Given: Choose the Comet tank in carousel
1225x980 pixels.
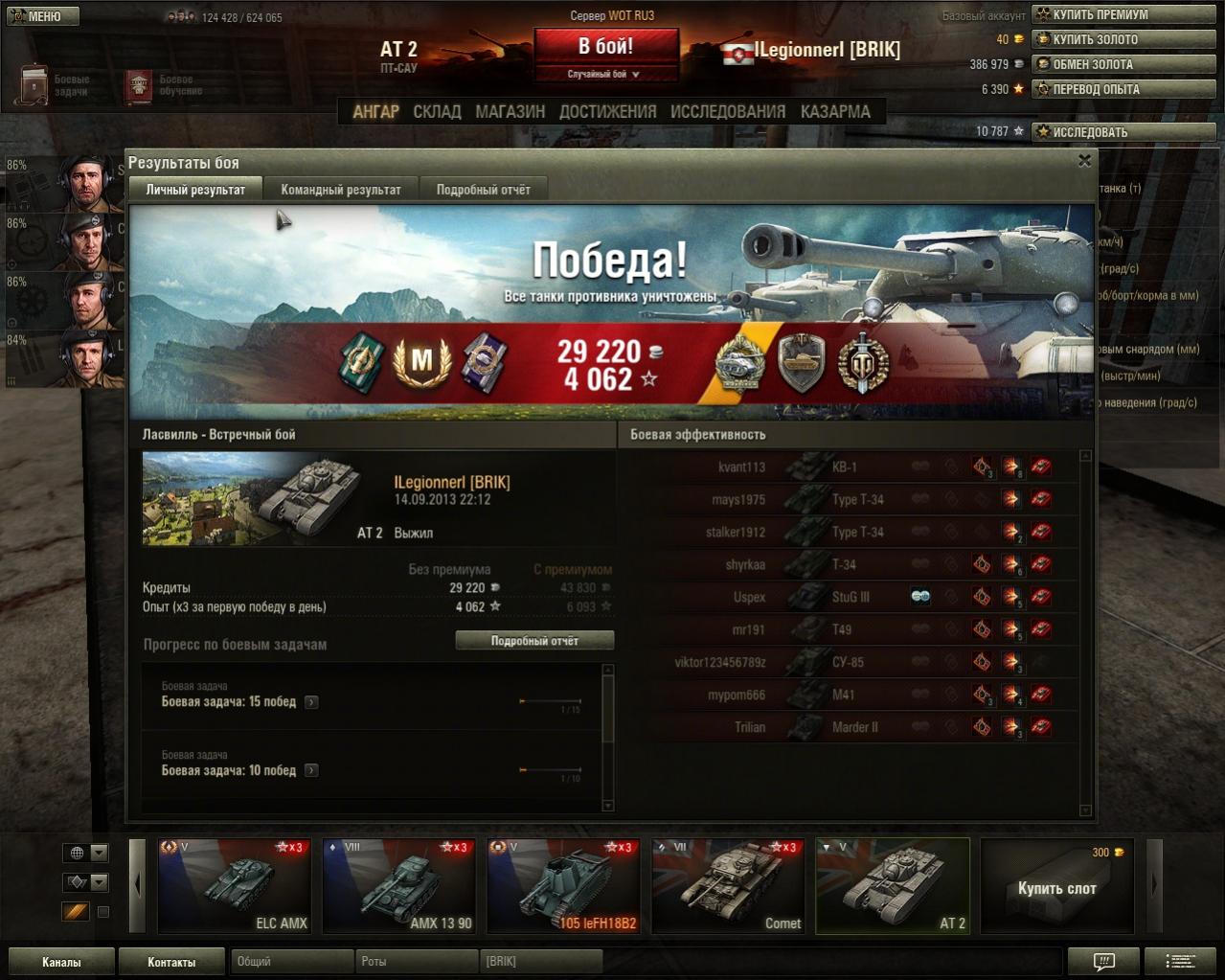Looking at the screenshot, I should [x=727, y=886].
